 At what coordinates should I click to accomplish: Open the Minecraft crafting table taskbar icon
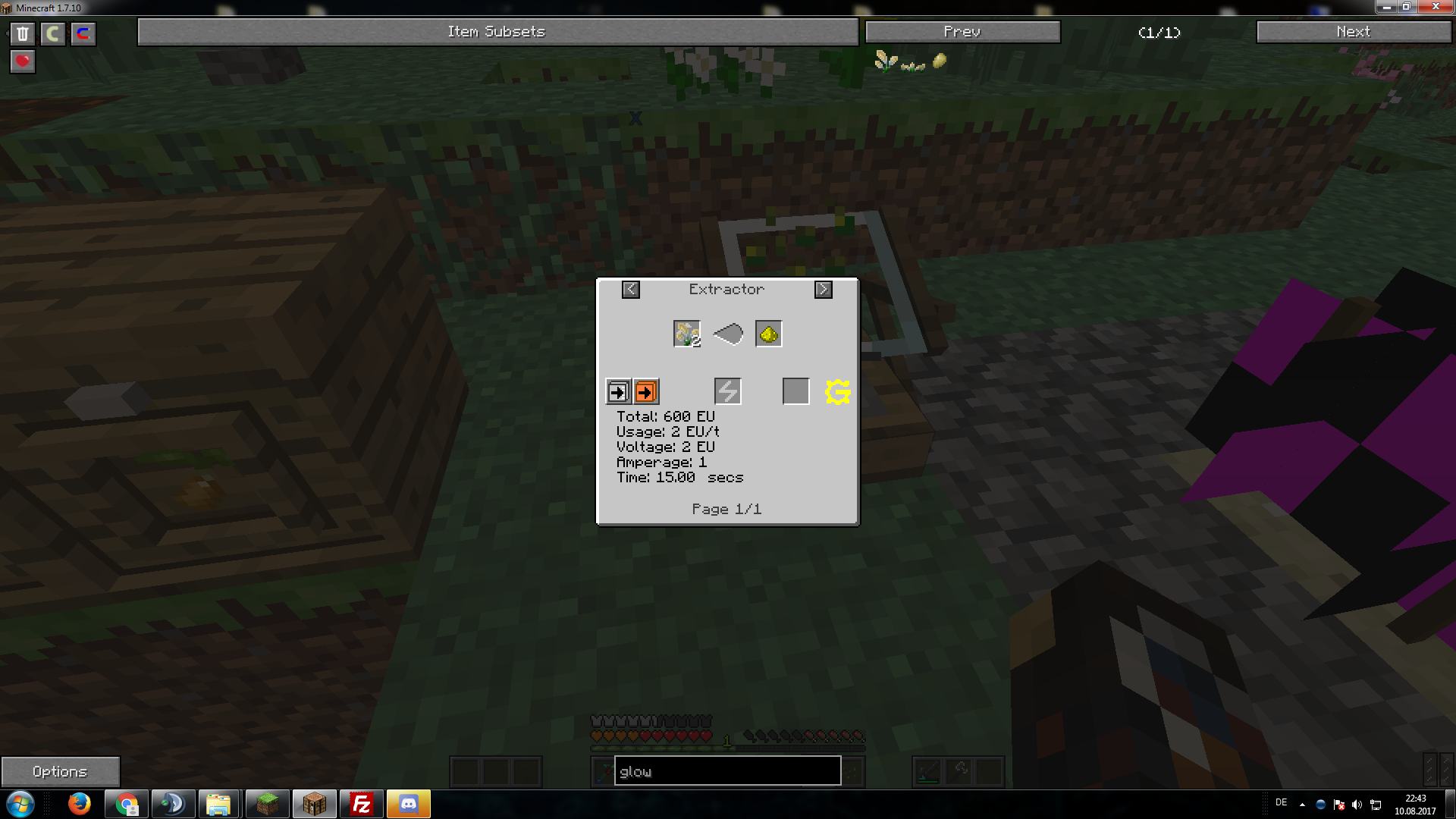(x=315, y=804)
